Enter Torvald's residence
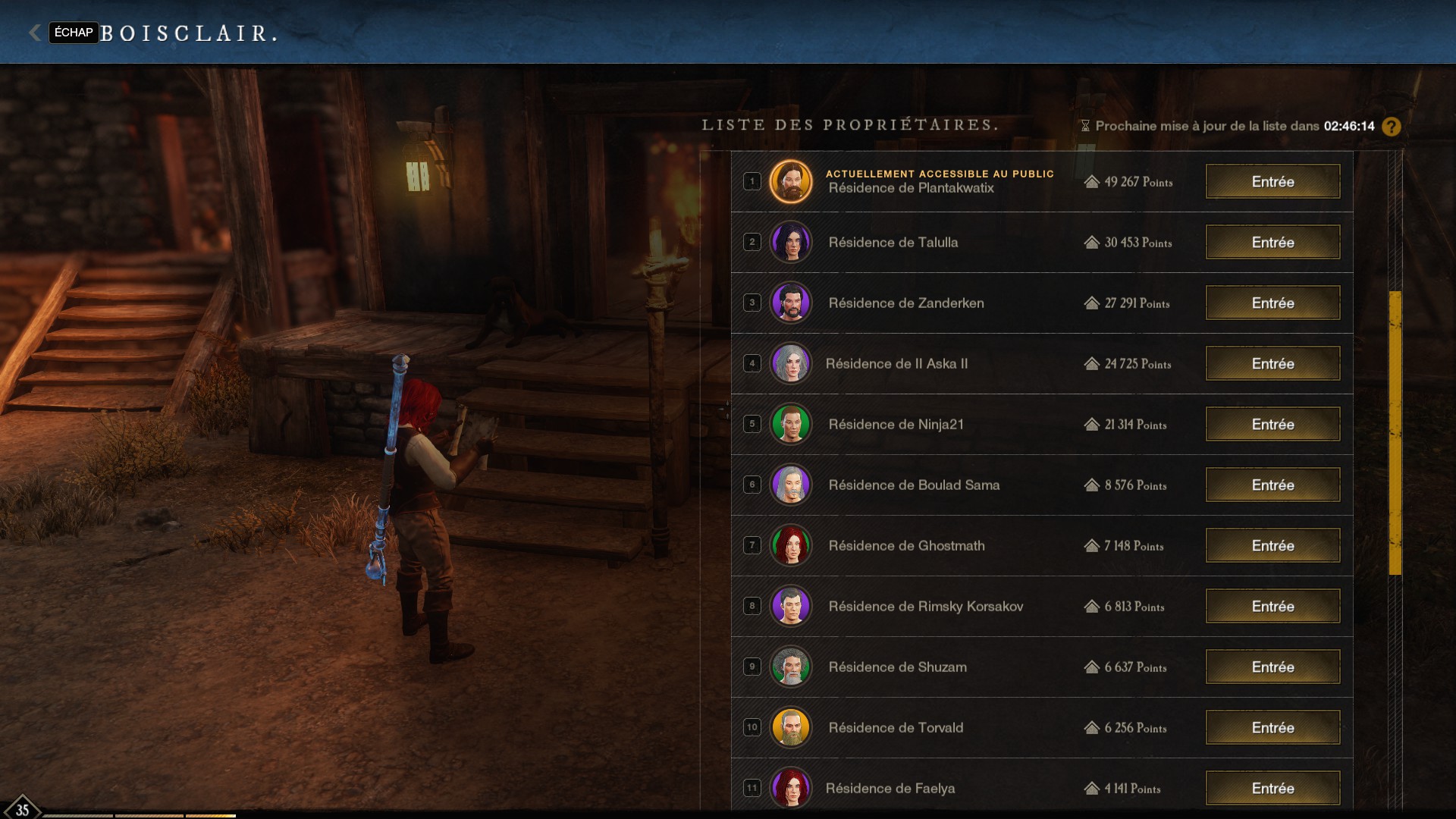This screenshot has width=1456, height=819. click(1272, 728)
